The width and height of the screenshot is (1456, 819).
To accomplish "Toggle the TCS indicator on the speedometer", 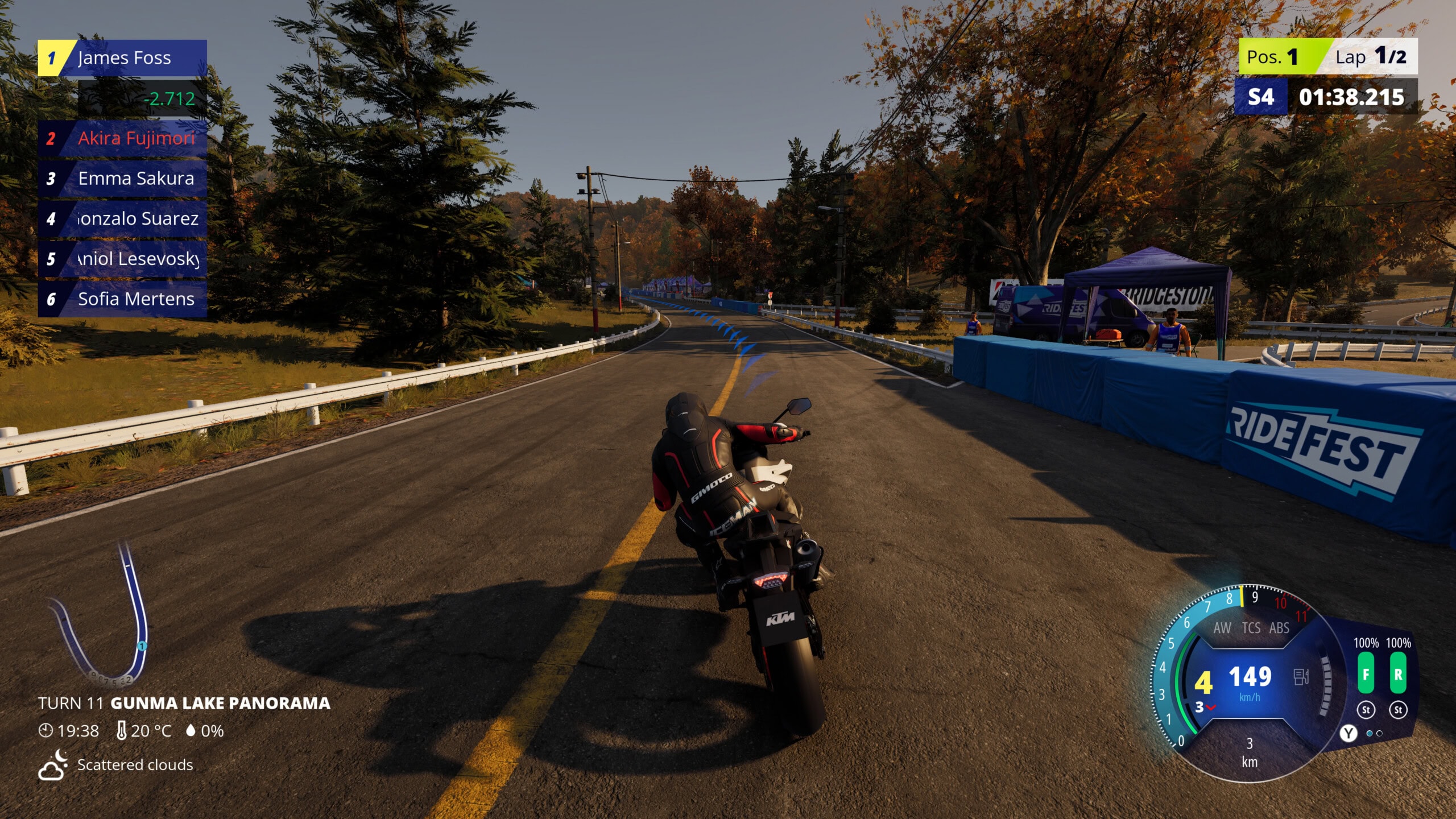I will [1251, 629].
